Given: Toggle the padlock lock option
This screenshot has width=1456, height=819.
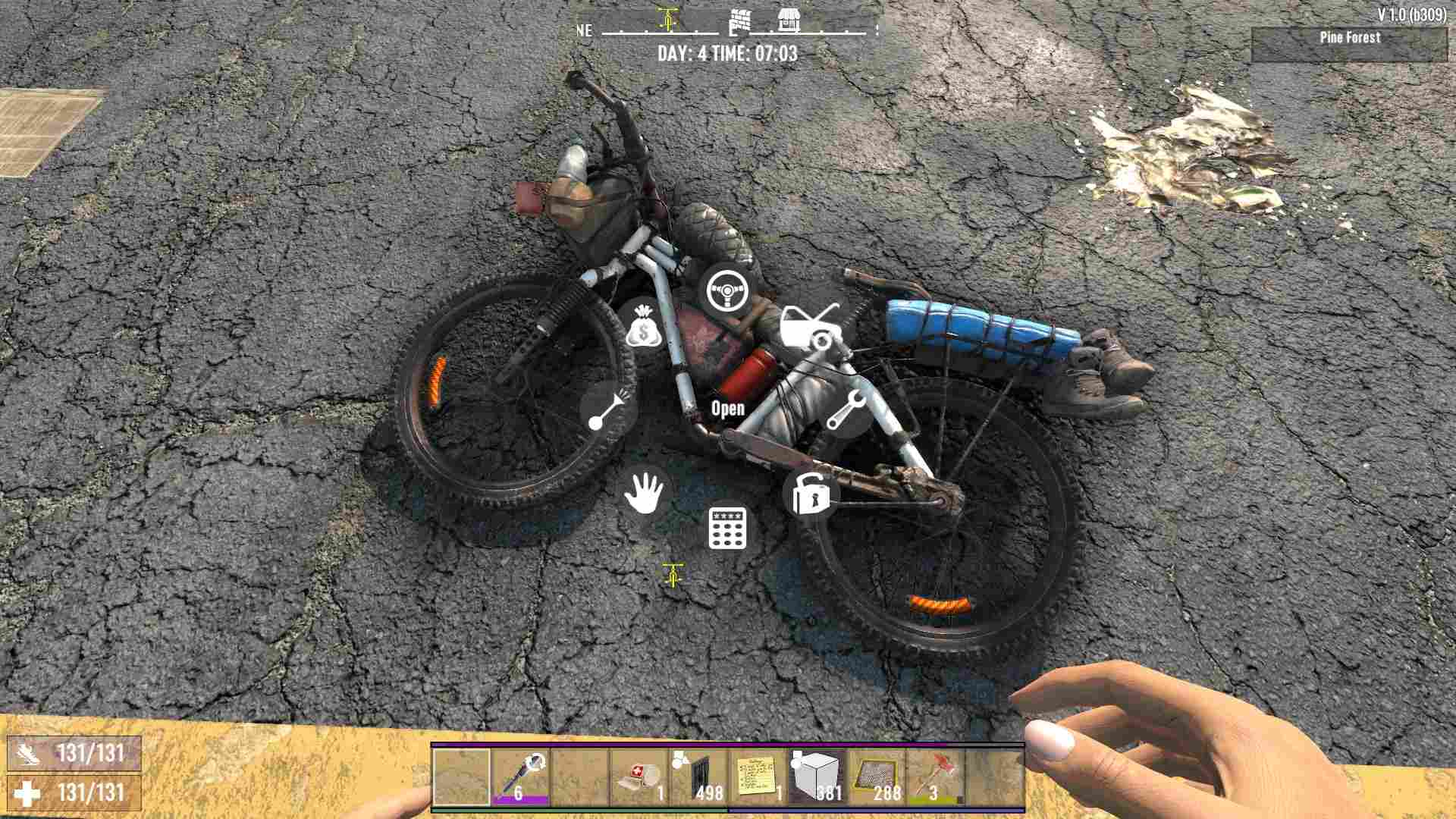Looking at the screenshot, I should [810, 493].
